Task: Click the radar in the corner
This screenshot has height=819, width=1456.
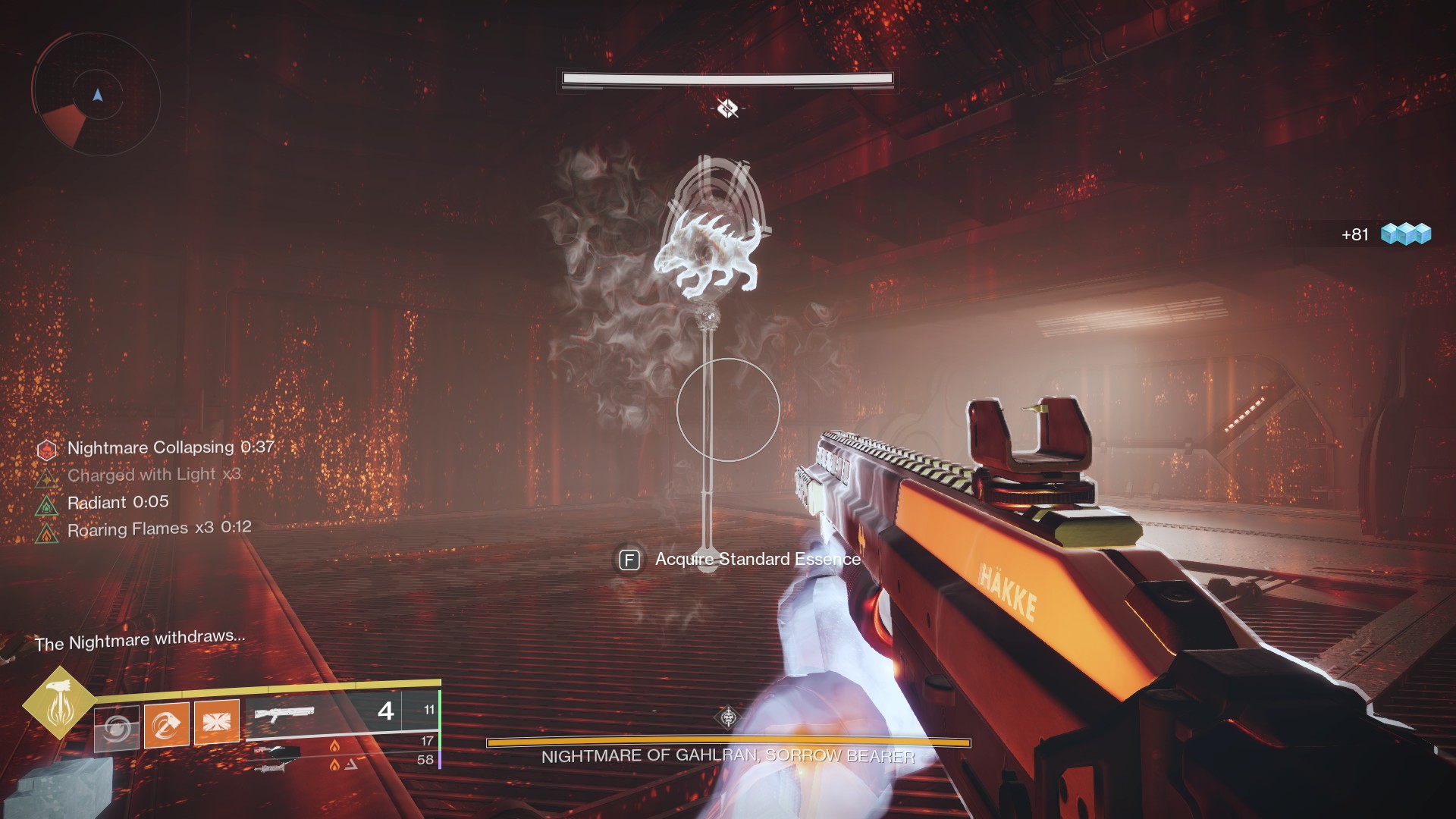Action: tap(96, 96)
